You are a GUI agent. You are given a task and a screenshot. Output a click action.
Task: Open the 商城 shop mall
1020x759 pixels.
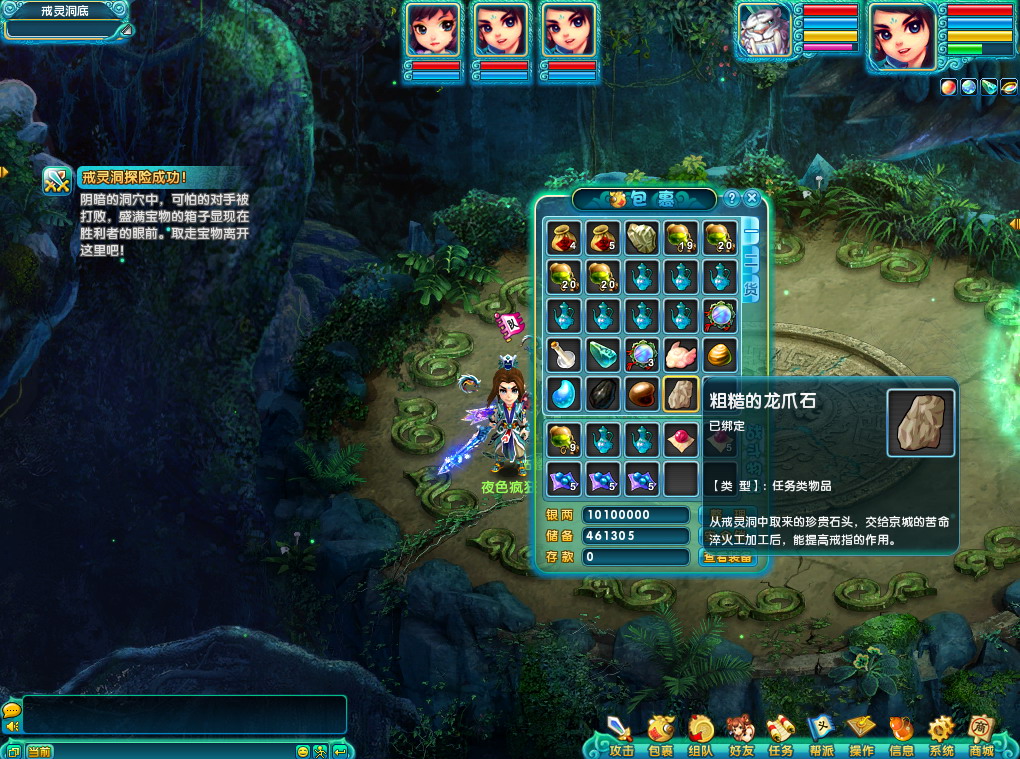pos(981,736)
